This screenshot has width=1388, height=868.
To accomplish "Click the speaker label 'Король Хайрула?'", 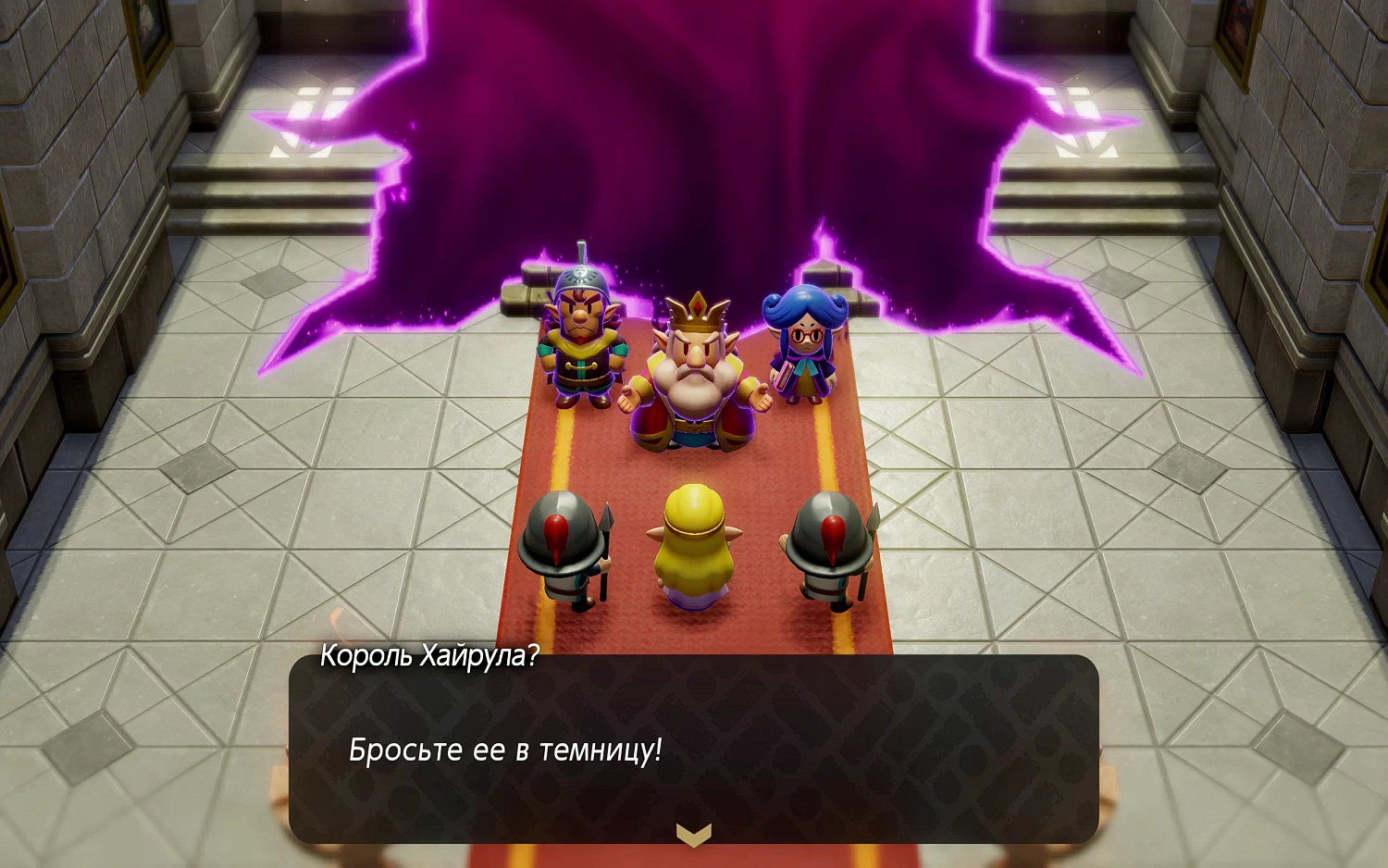I will (429, 658).
